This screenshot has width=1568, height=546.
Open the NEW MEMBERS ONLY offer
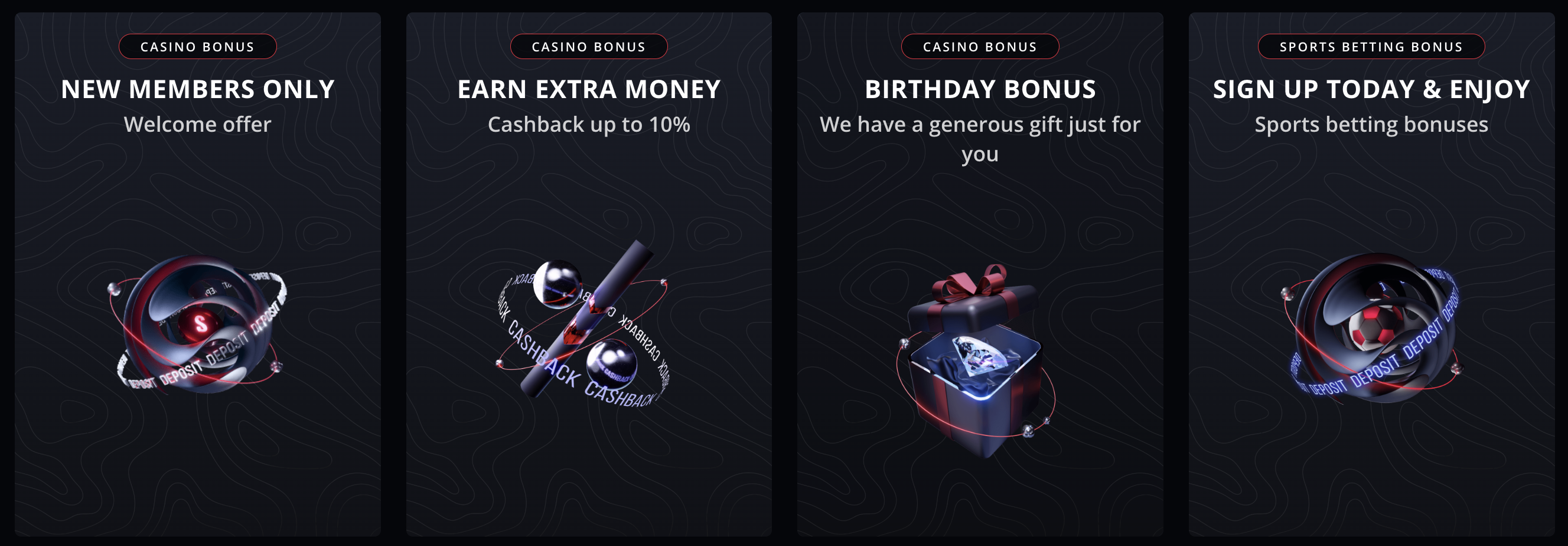click(x=198, y=89)
